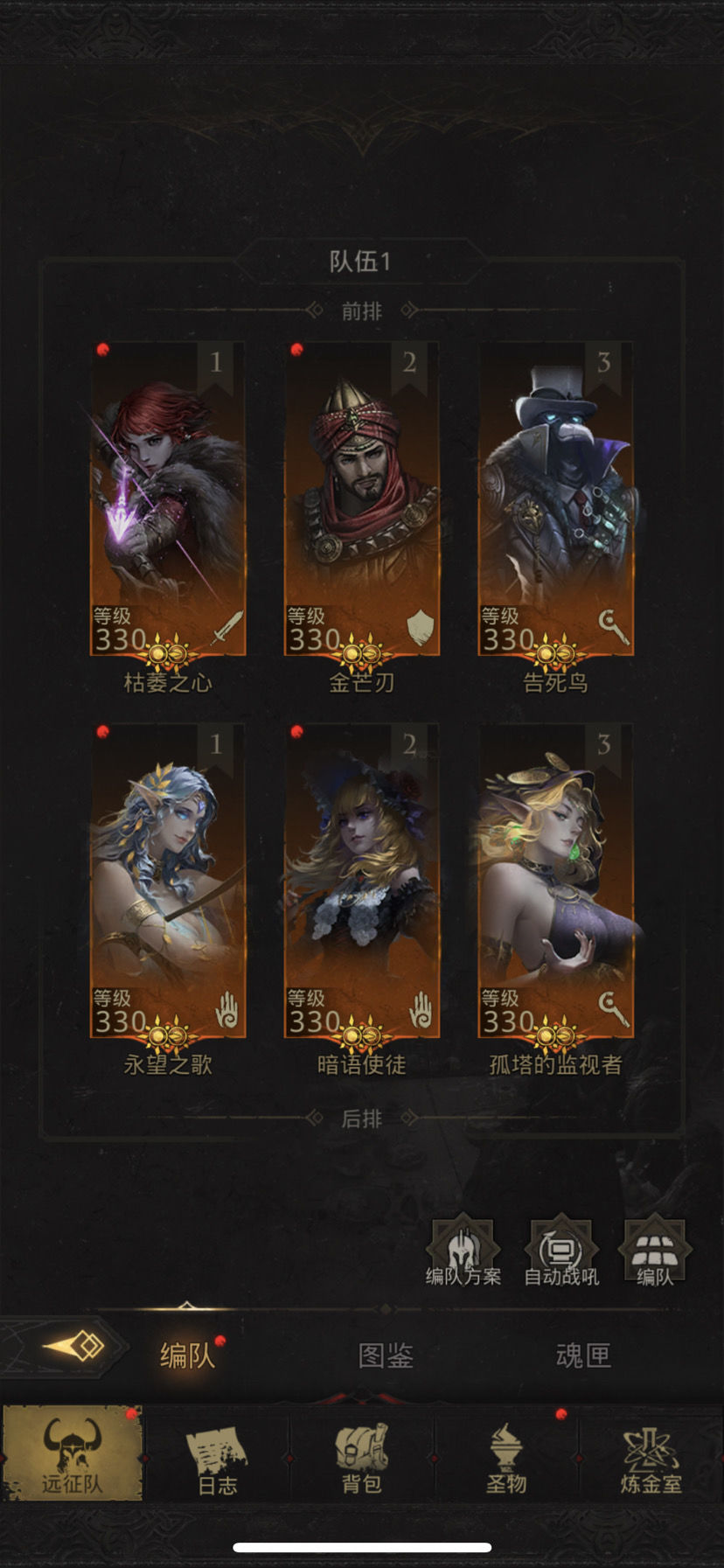The width and height of the screenshot is (724, 1568).
Task: Select the 永望之歌 hero card
Action: (168, 881)
